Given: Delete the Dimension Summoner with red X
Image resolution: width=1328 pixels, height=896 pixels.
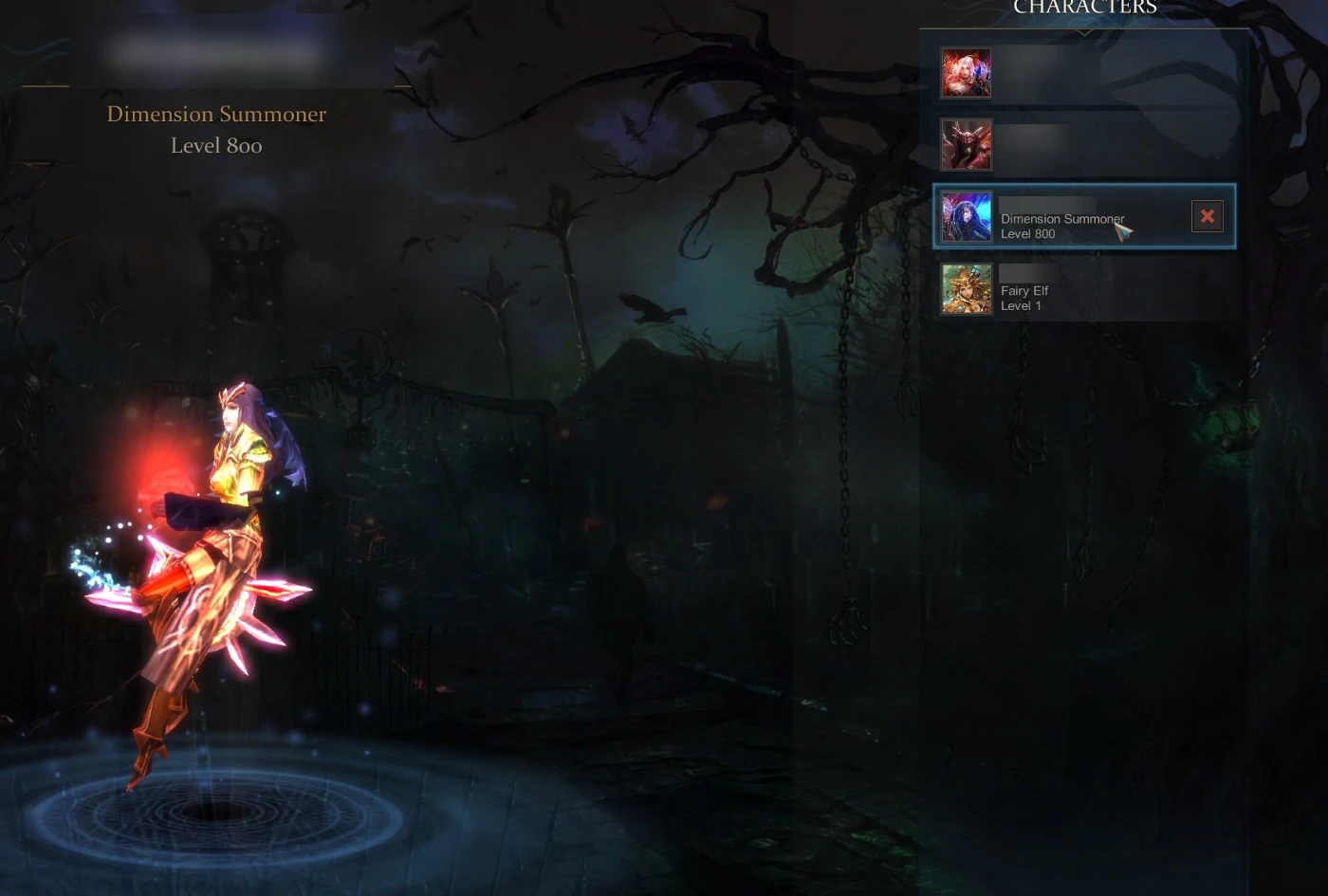Looking at the screenshot, I should coord(1207,217).
